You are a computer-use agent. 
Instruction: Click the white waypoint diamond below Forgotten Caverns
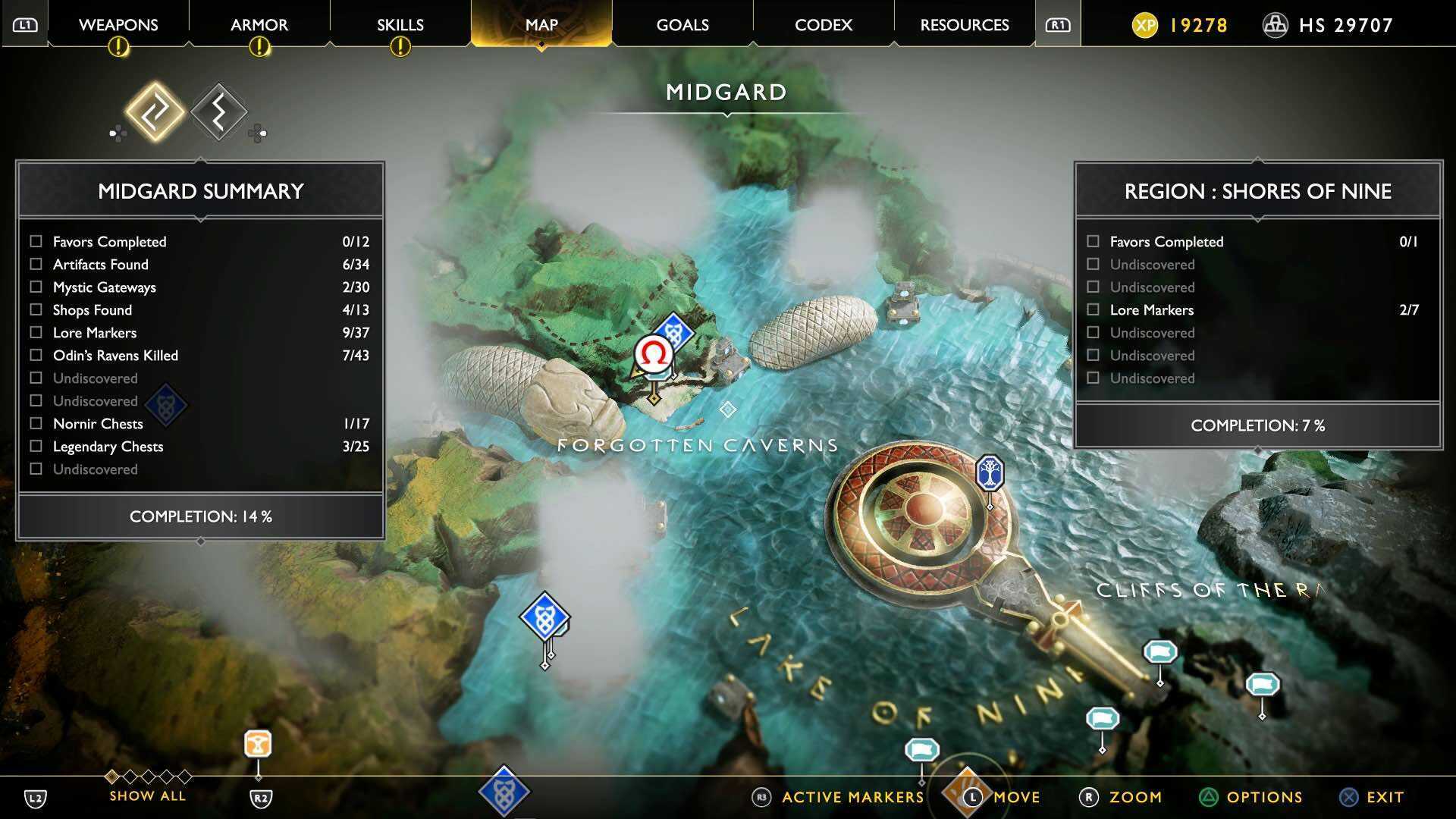coord(729,410)
